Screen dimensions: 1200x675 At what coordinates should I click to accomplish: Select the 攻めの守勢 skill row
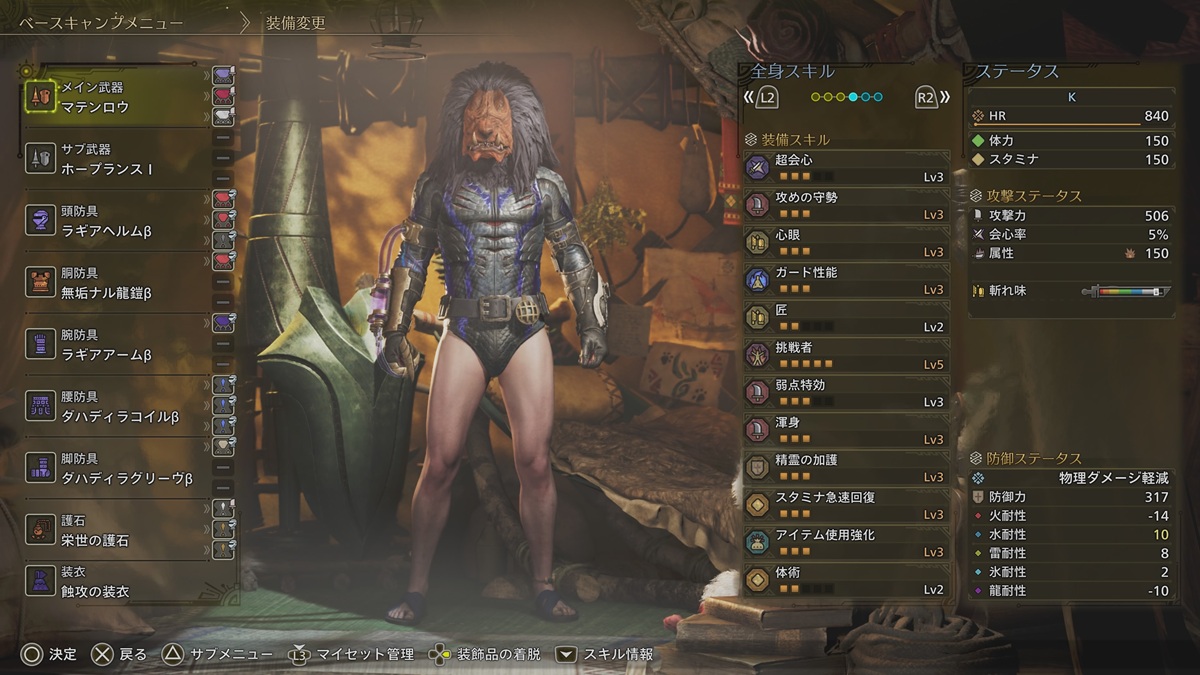[846, 205]
